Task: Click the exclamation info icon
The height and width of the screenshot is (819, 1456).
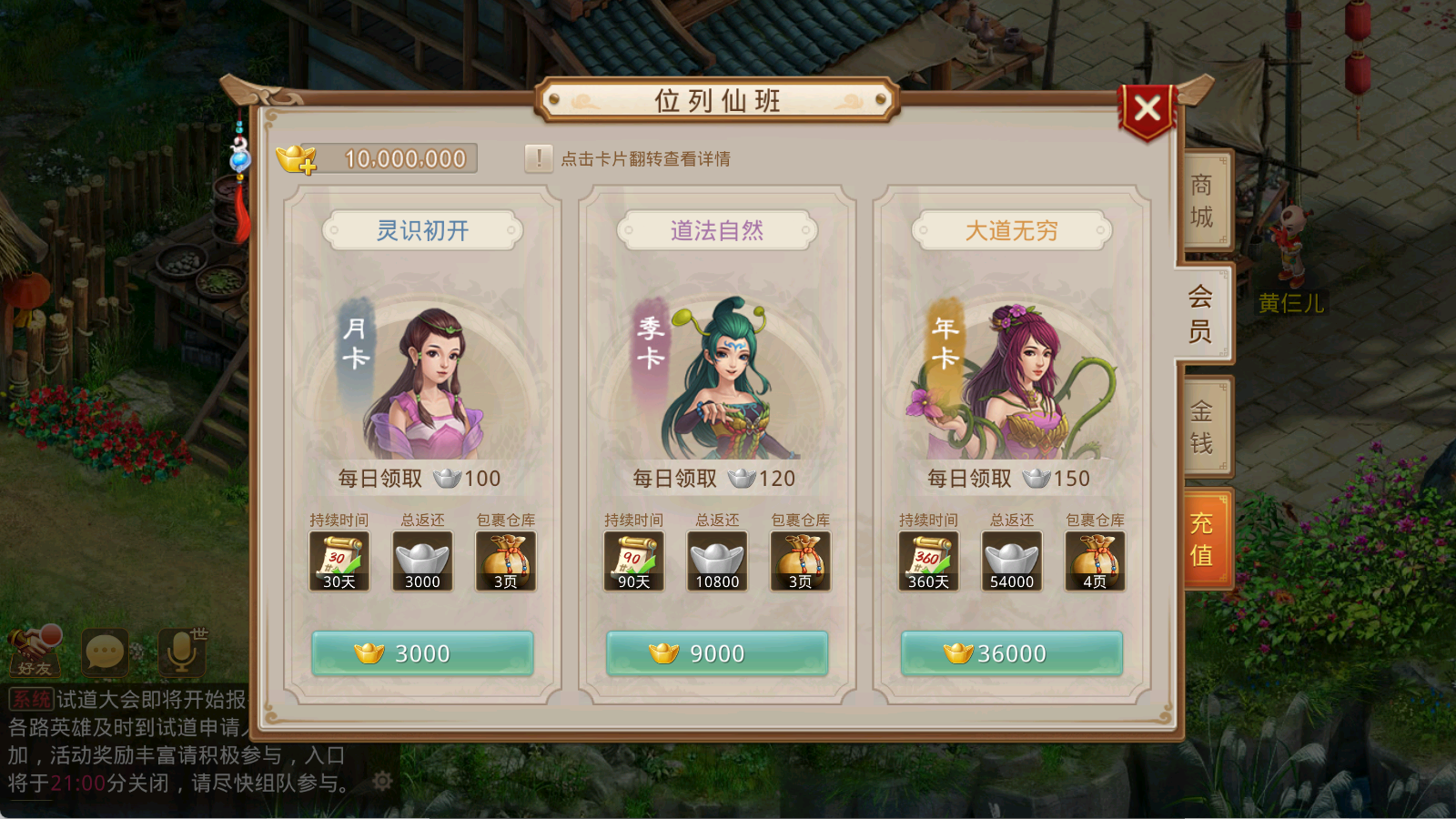Action: click(539, 158)
